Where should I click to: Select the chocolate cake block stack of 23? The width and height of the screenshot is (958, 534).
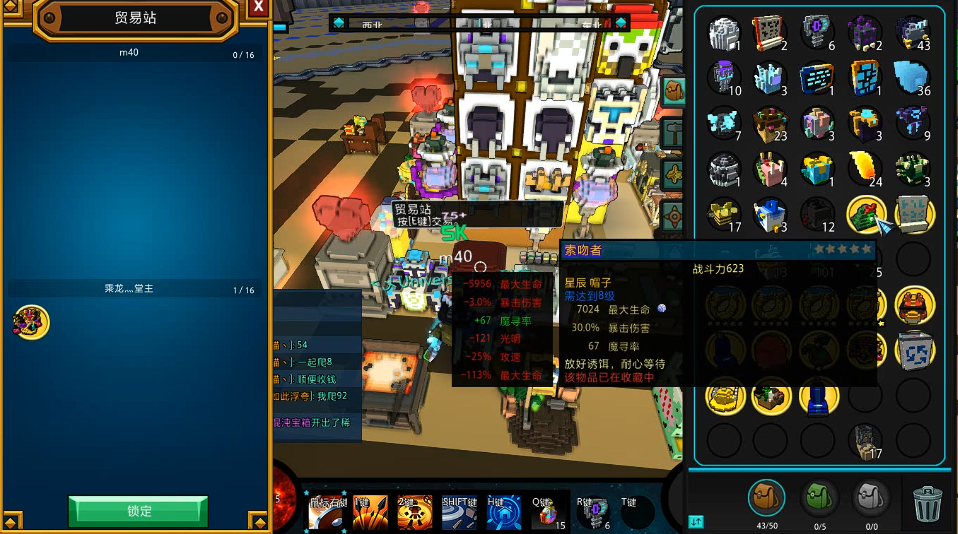tap(770, 122)
